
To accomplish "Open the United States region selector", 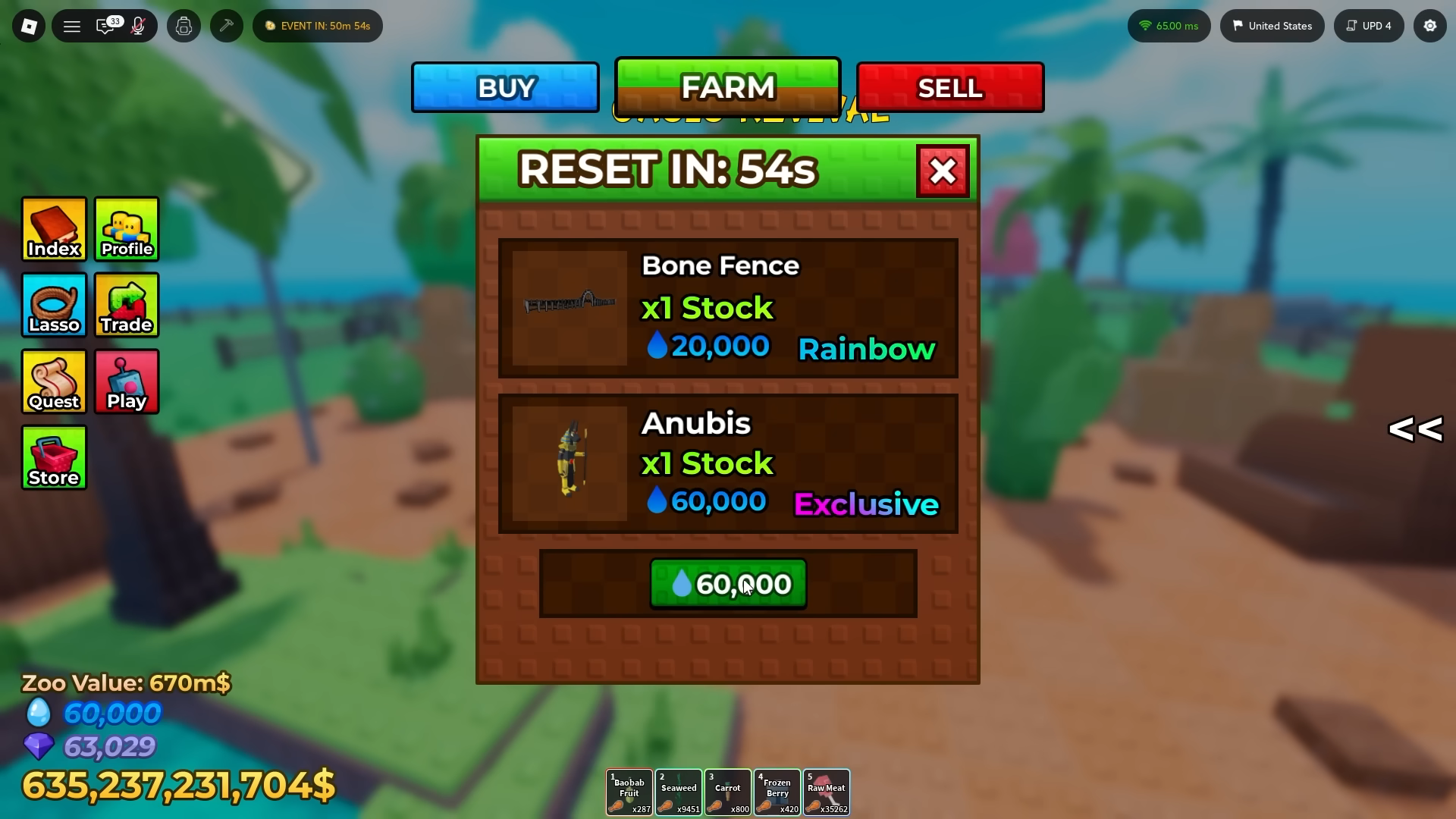I will coord(1272,25).
